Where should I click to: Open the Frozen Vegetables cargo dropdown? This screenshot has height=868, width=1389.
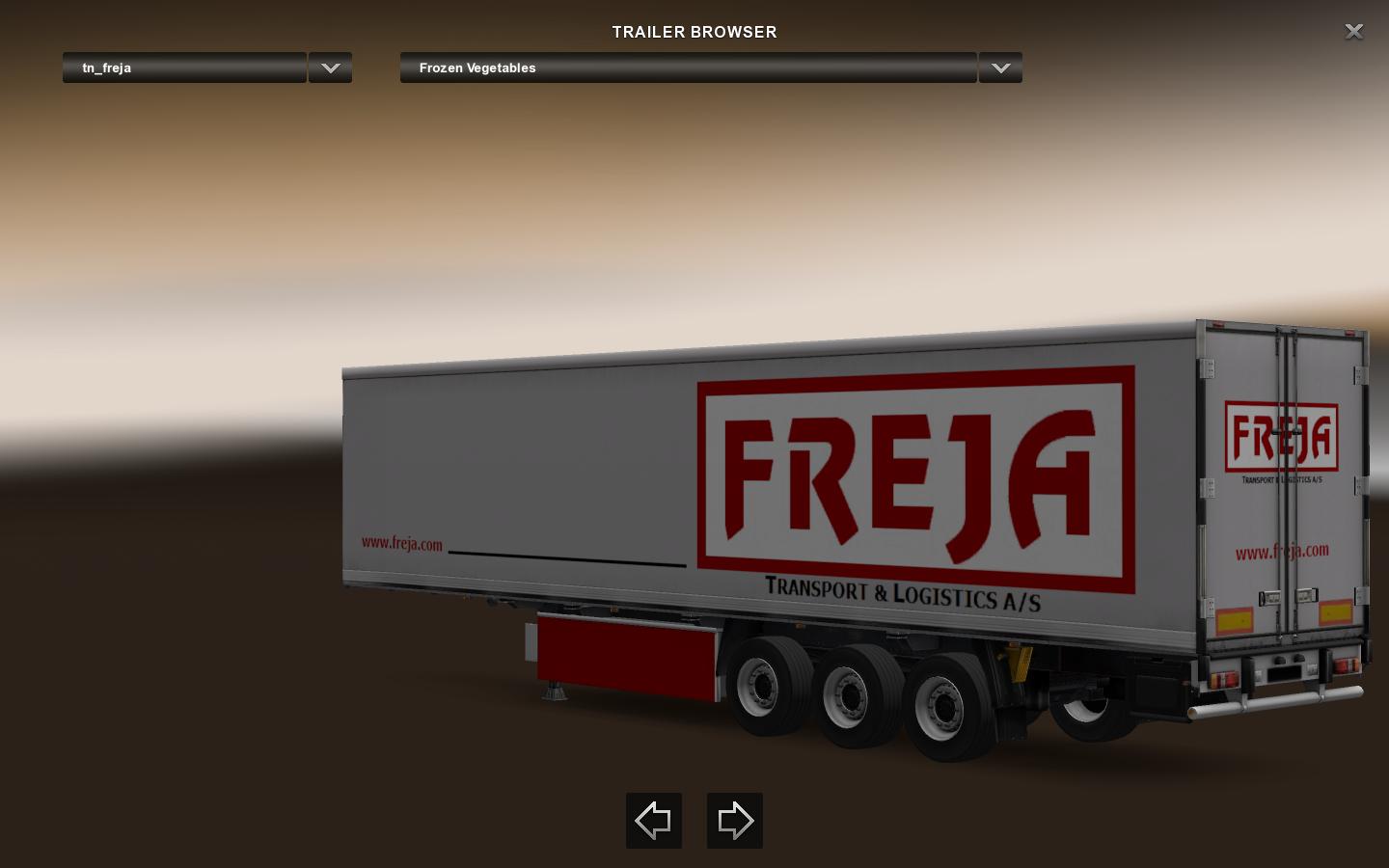coord(688,68)
